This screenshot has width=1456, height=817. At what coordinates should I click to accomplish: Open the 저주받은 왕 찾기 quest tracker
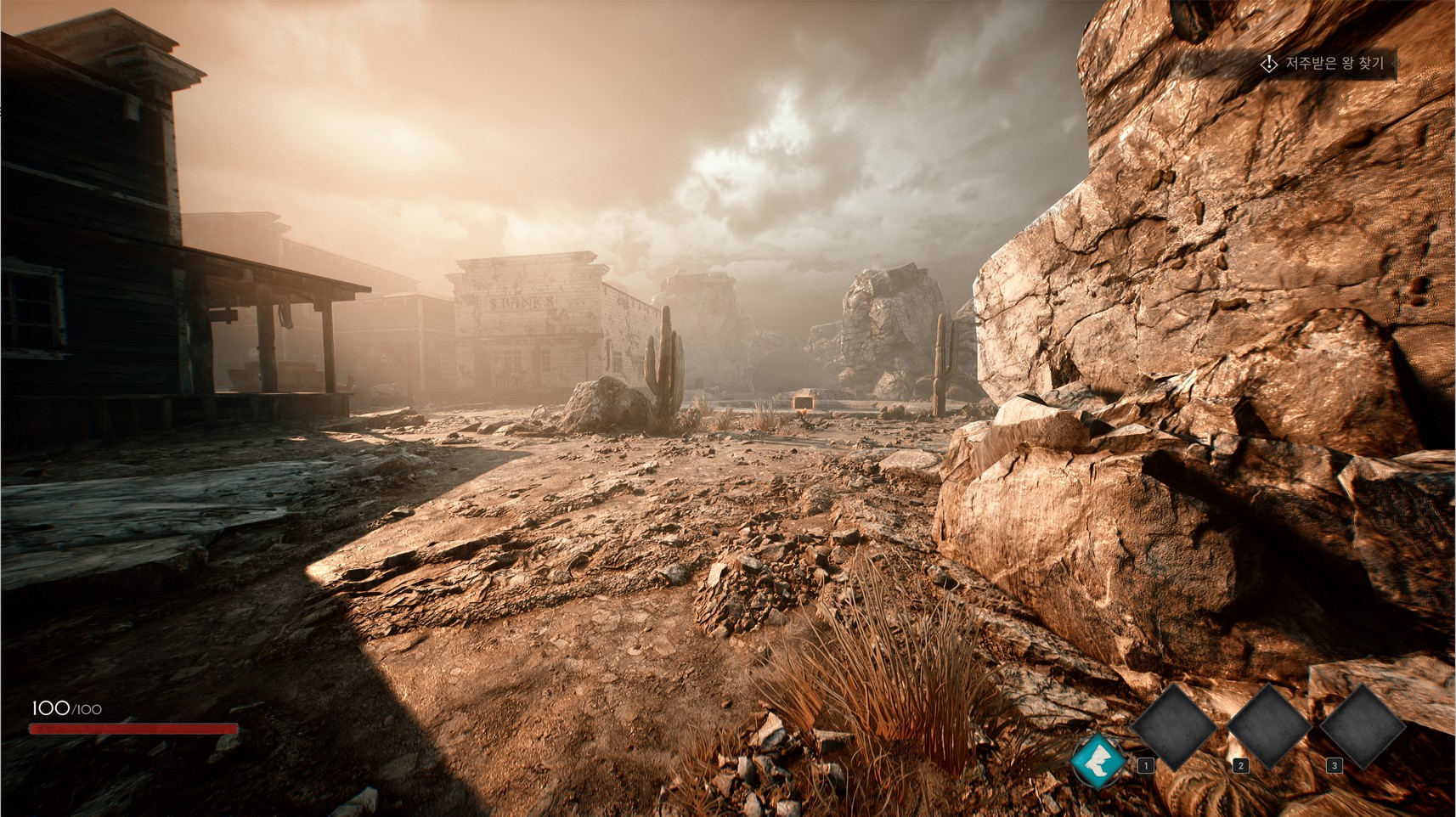click(x=1326, y=64)
